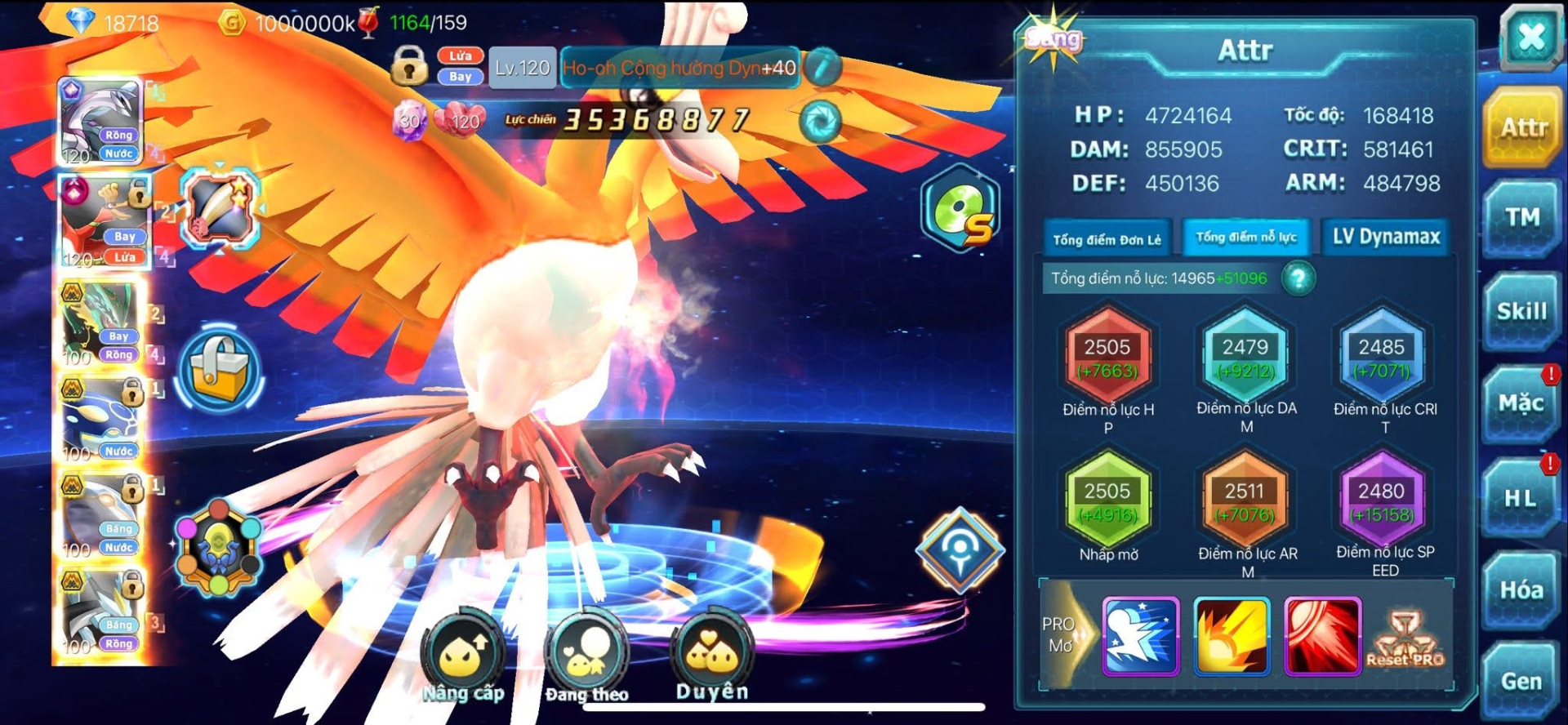Select the green disc S icon
The image size is (1568, 725).
tap(960, 209)
